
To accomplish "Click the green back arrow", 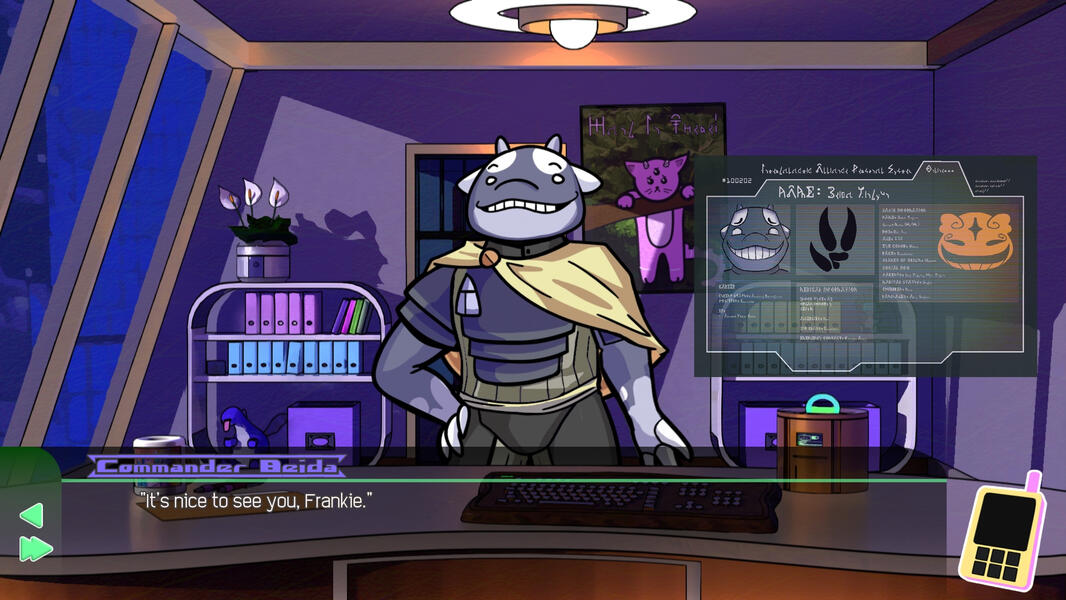I will [x=31, y=515].
